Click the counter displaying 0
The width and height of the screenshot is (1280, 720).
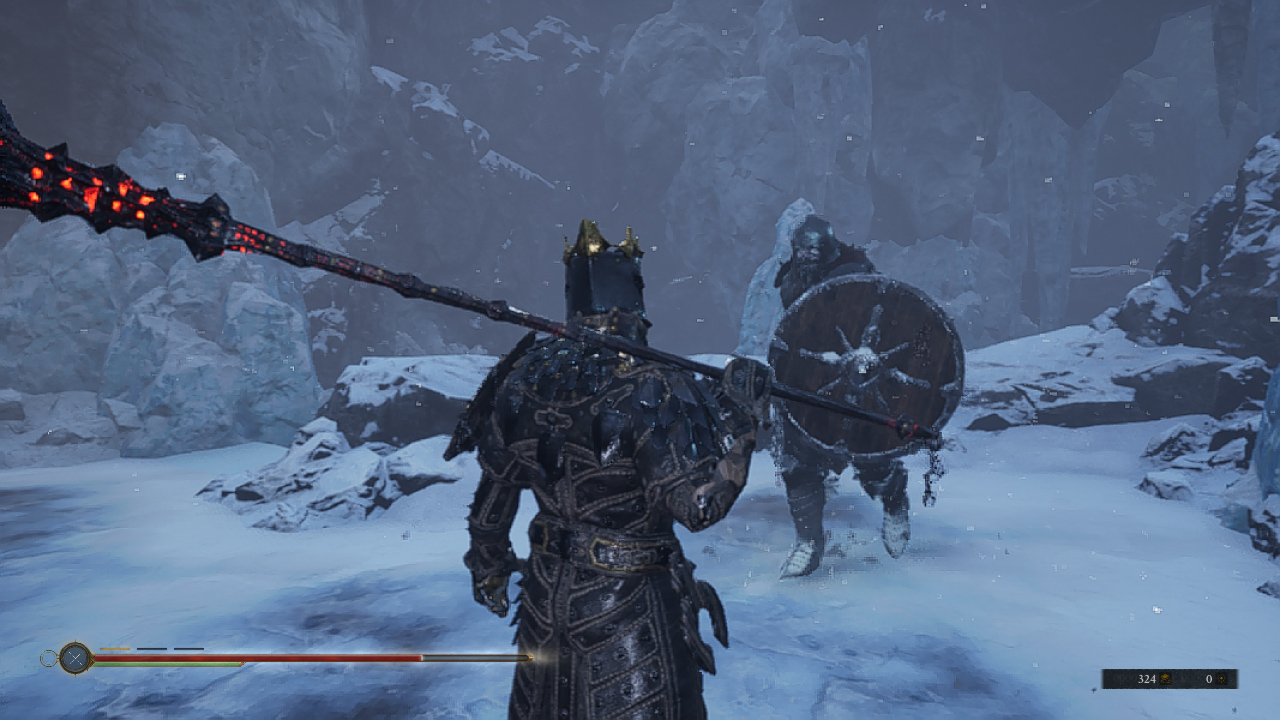pos(1209,679)
